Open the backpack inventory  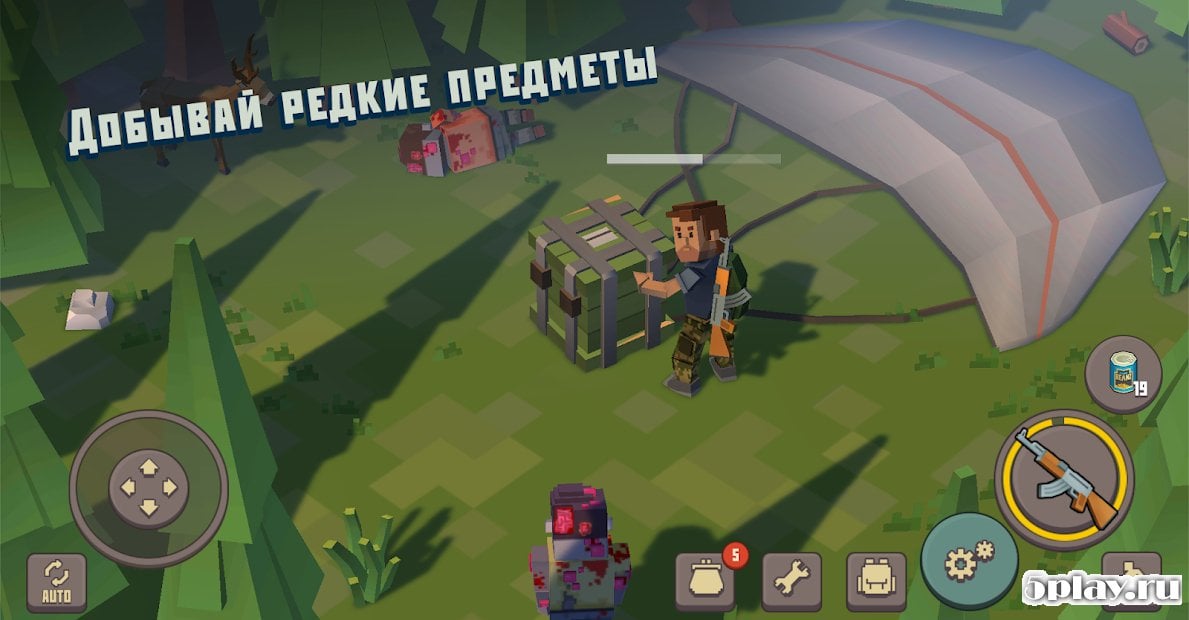click(x=876, y=581)
